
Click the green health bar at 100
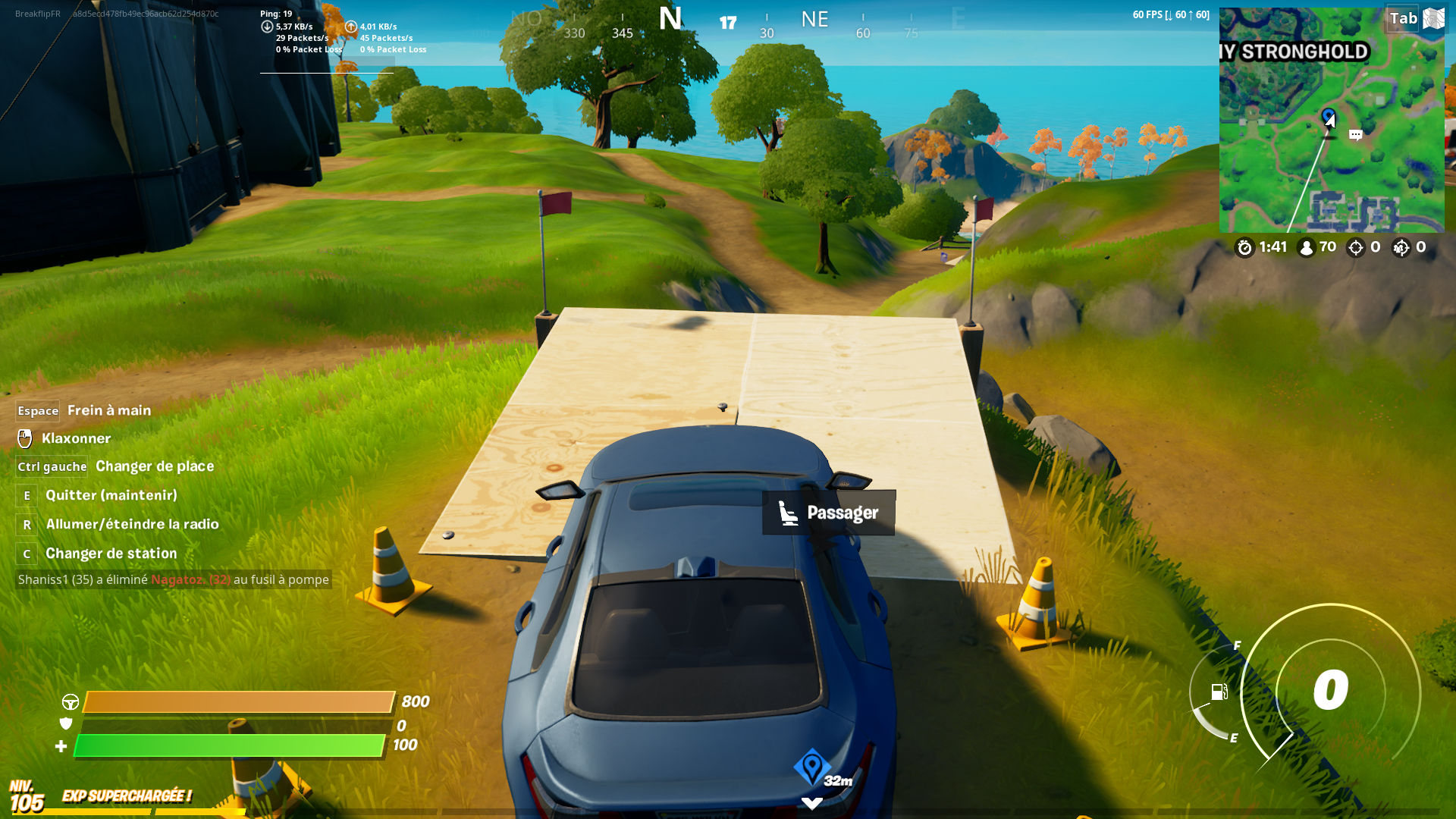point(227,745)
